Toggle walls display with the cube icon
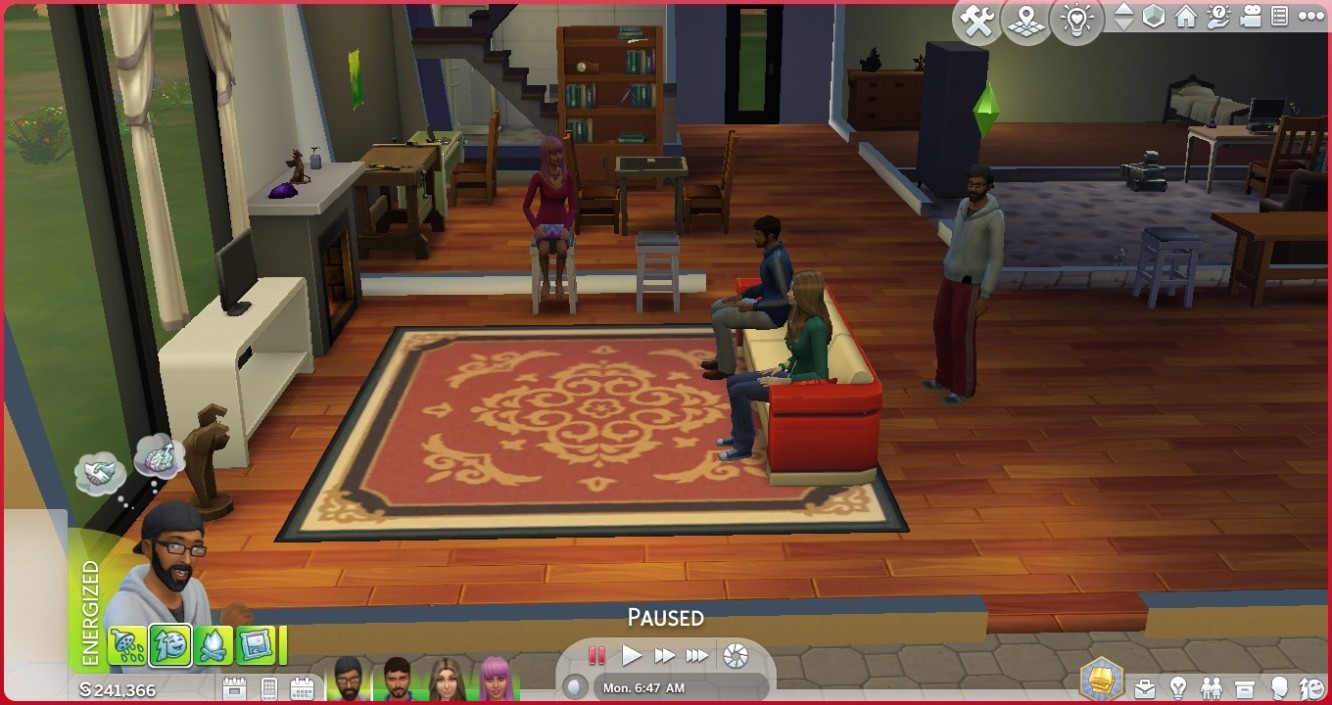 coord(1154,17)
